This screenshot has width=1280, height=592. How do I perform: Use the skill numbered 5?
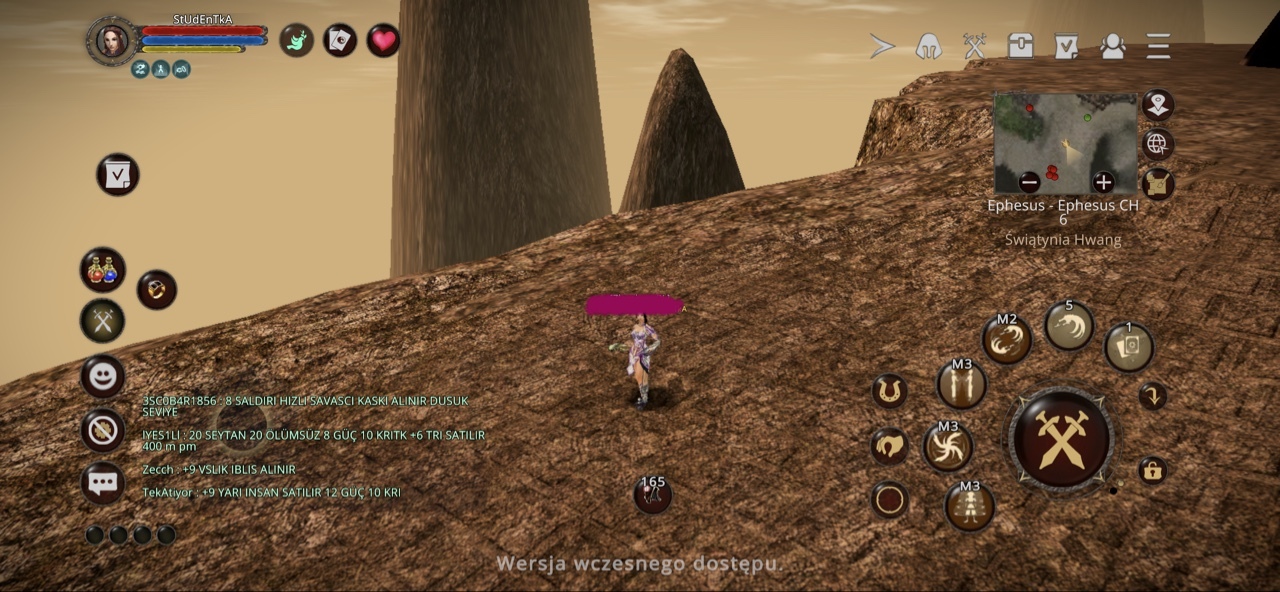tap(1069, 325)
